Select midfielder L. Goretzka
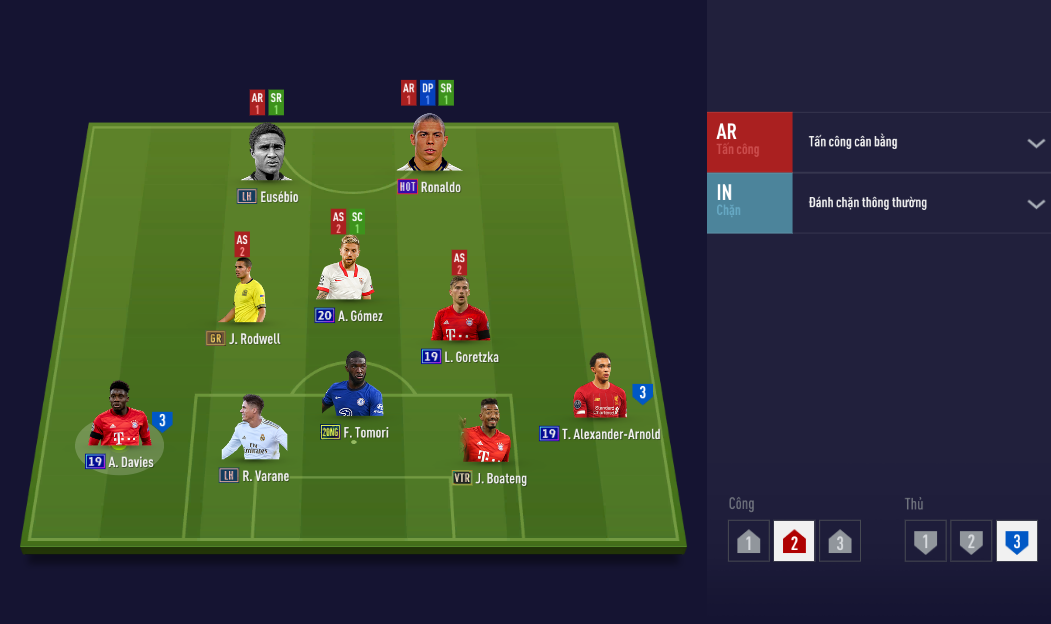Viewport: 1051px width, 624px height. pos(460,312)
